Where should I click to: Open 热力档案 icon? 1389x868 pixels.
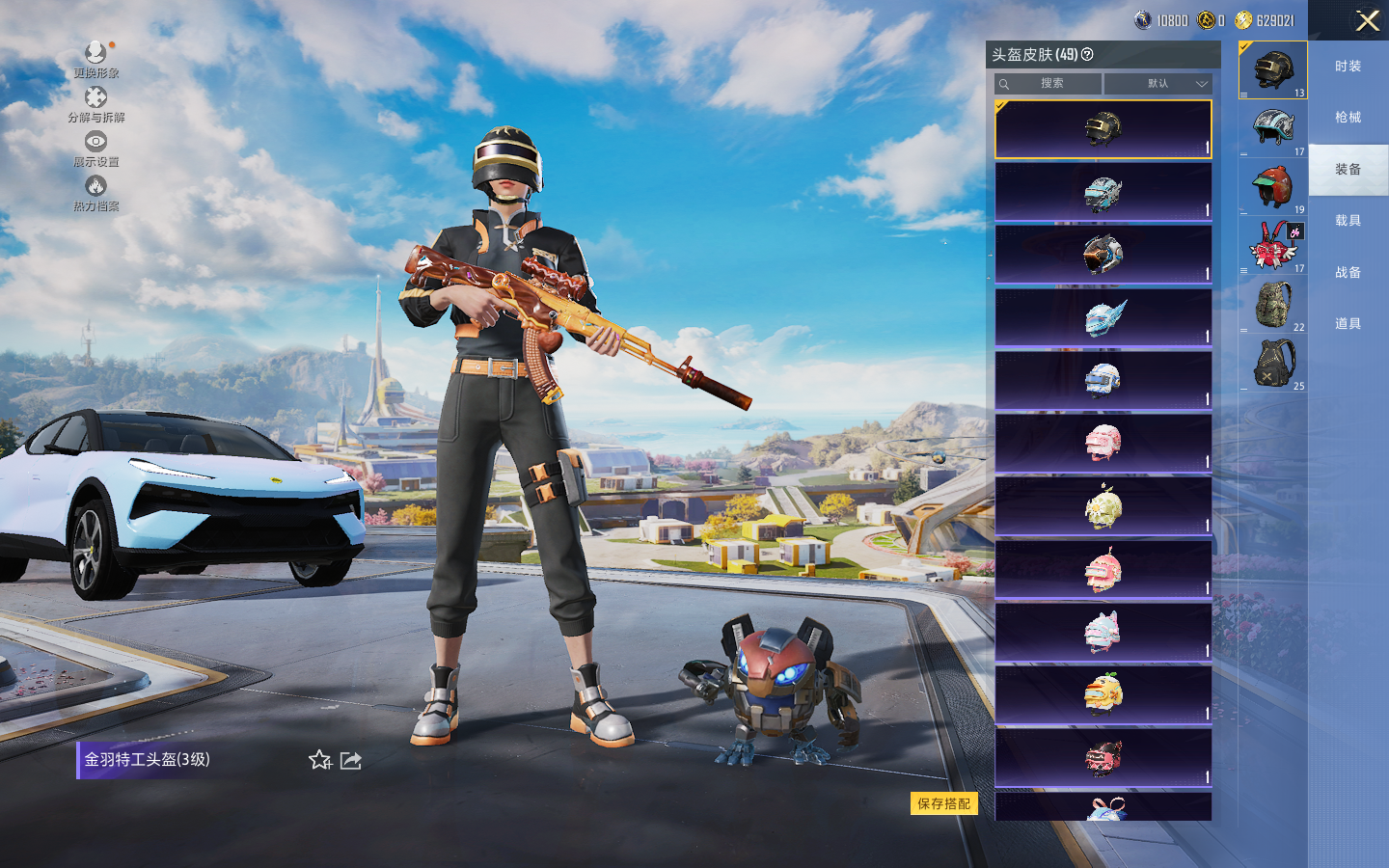click(x=95, y=192)
